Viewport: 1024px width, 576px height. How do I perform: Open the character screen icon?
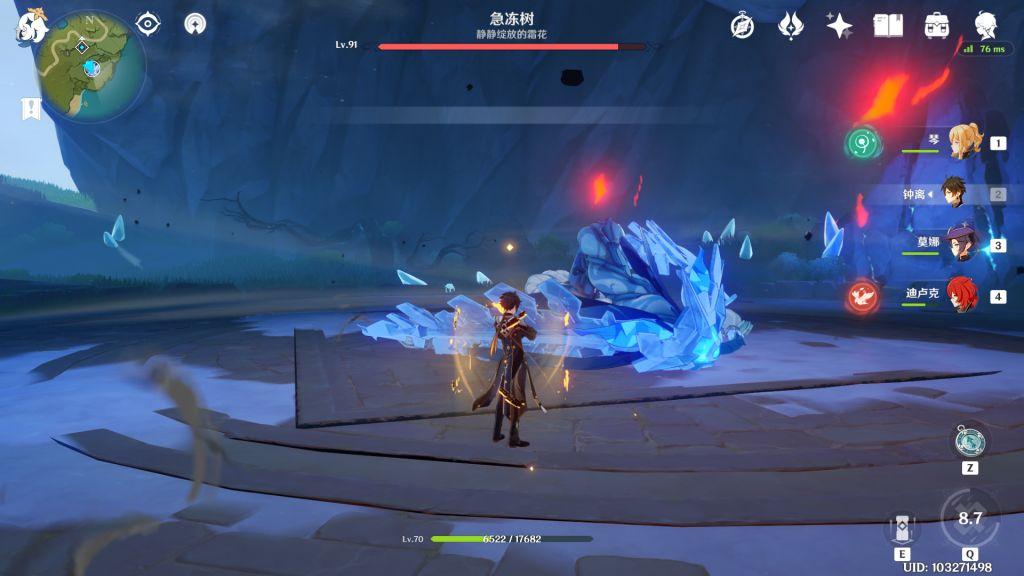click(985, 26)
